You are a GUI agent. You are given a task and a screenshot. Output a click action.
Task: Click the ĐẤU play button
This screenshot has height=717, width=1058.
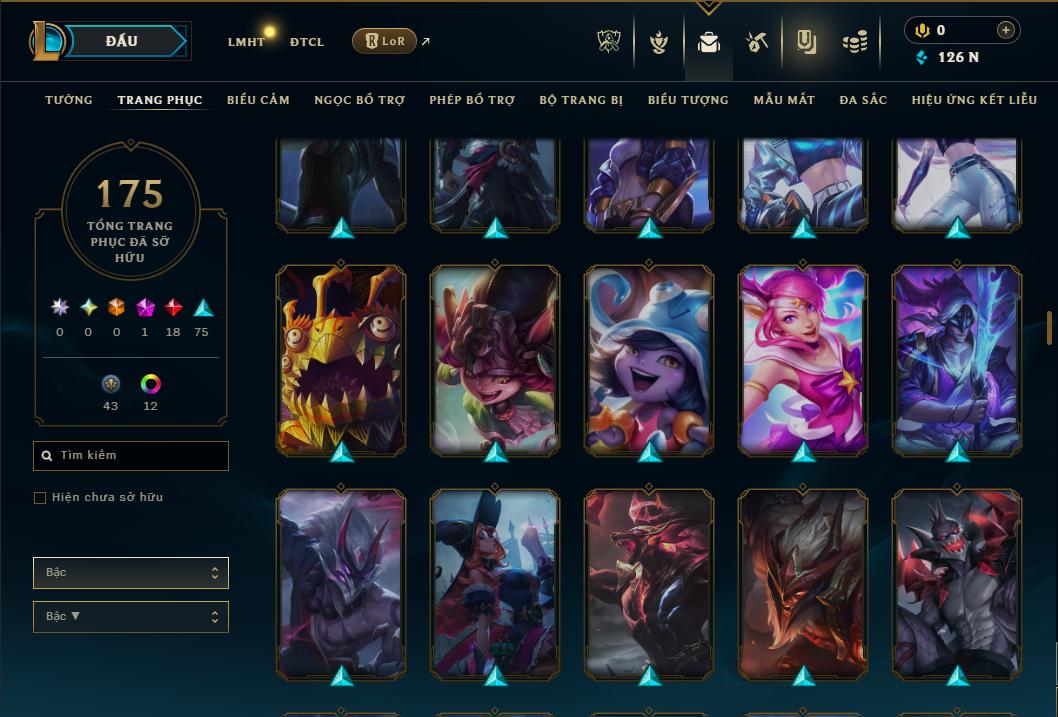pos(120,41)
